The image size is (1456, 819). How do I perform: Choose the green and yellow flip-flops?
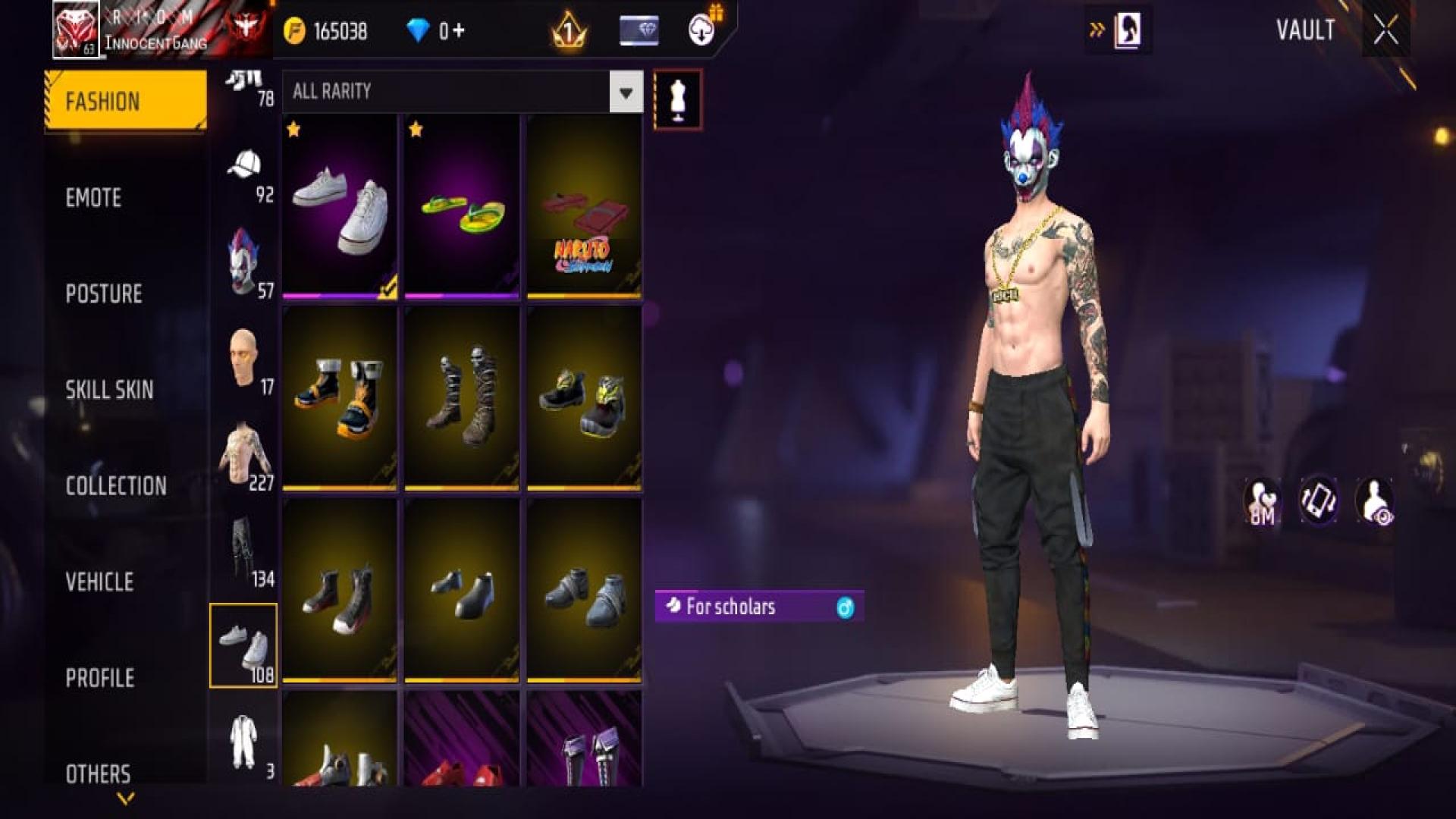click(461, 206)
